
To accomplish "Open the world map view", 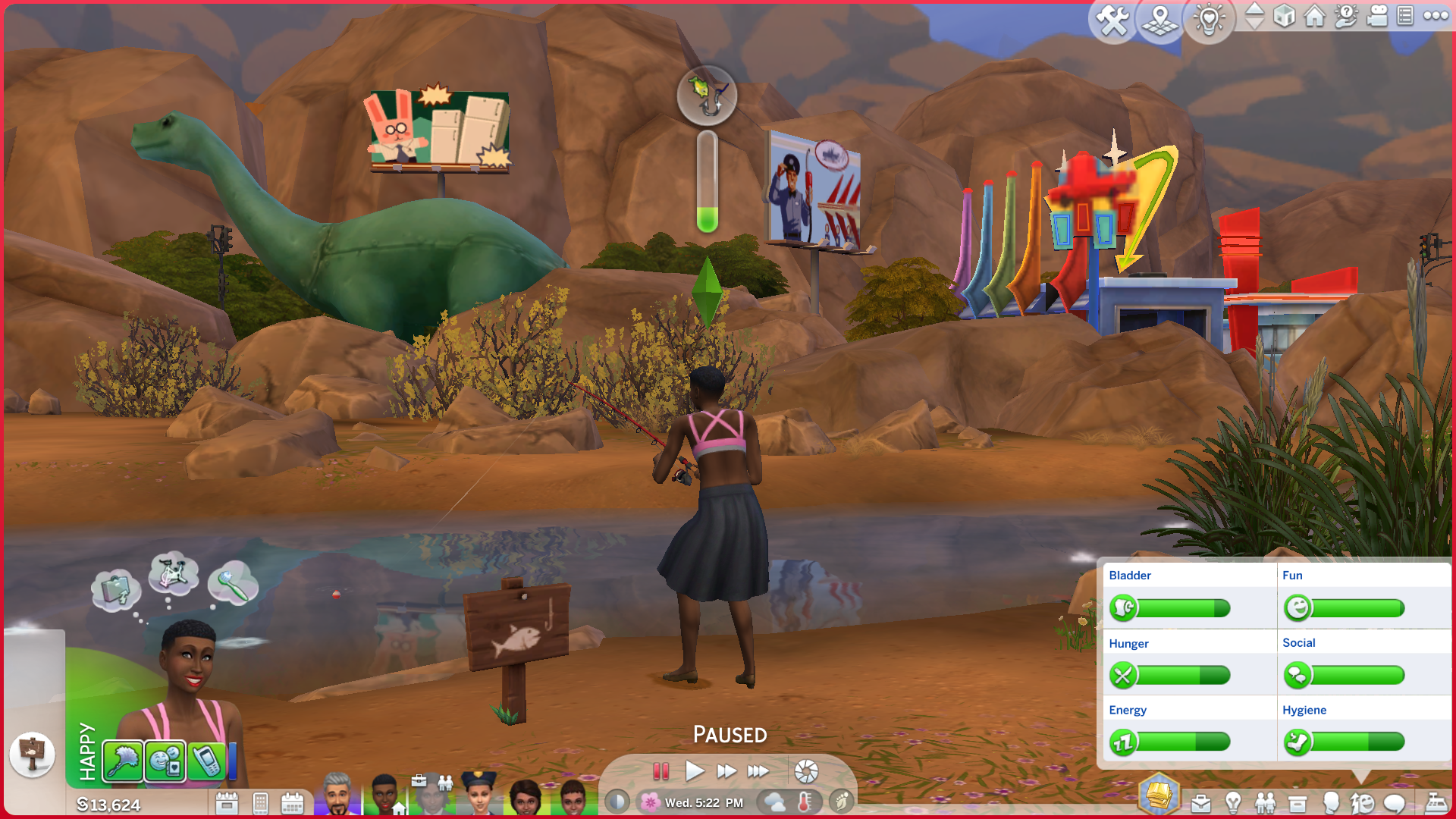I will click(1160, 20).
